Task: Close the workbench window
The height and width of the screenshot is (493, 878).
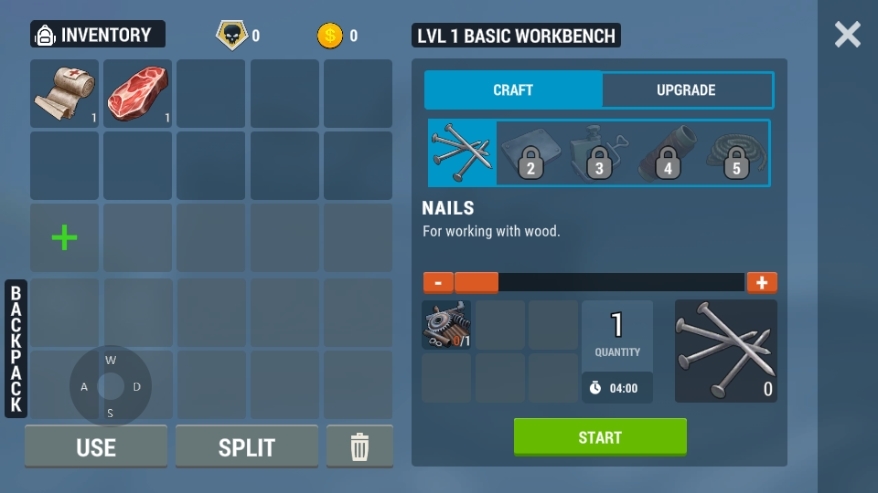Action: click(x=847, y=35)
